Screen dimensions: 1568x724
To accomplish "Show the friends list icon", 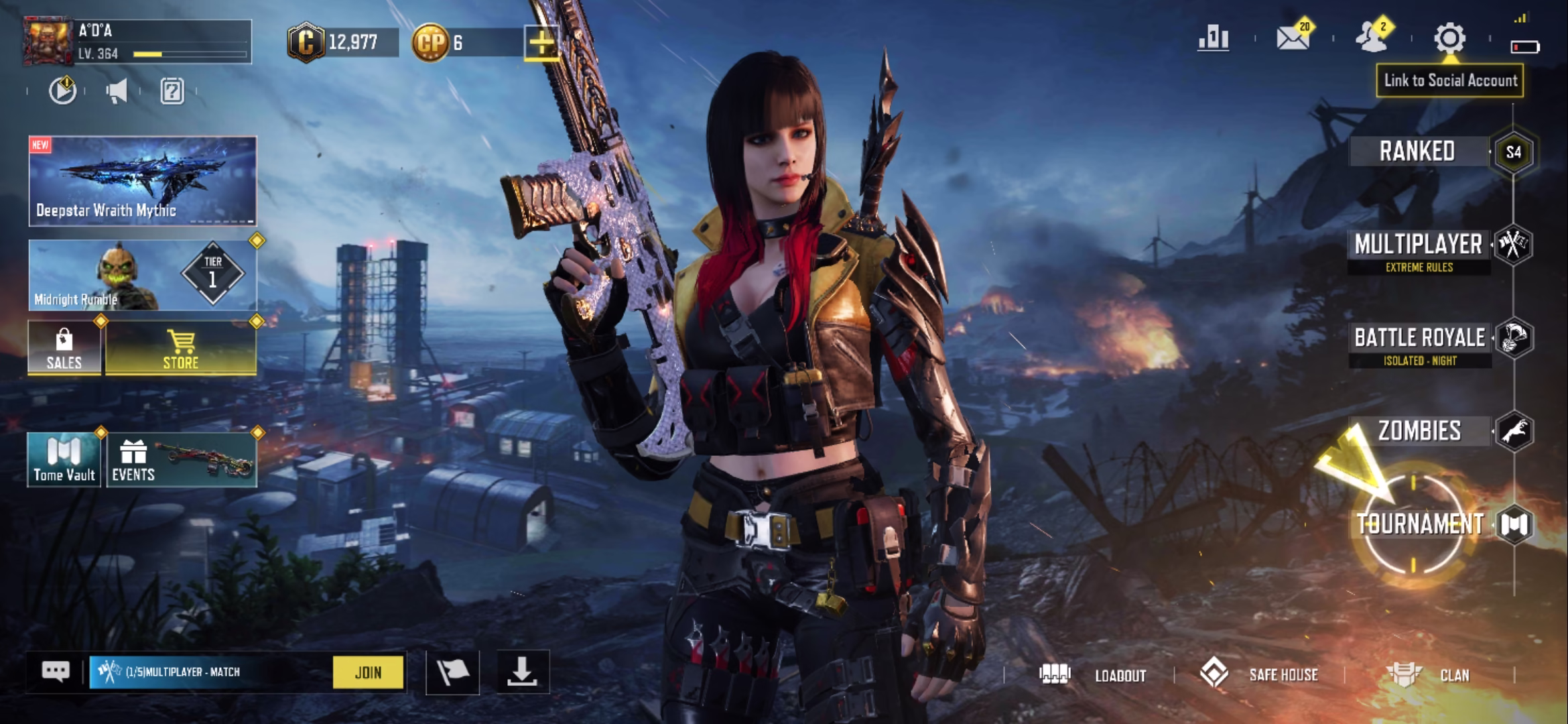I will [x=1372, y=39].
